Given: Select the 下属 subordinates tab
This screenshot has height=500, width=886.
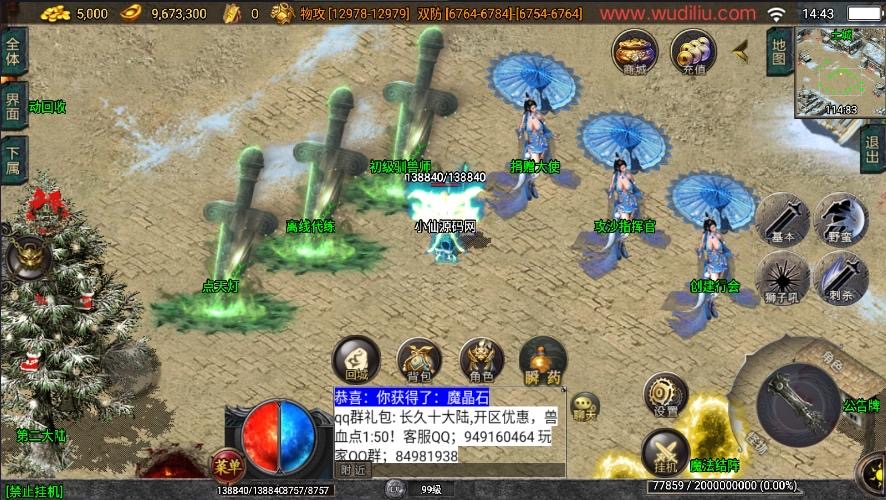Looking at the screenshot, I should (13, 160).
